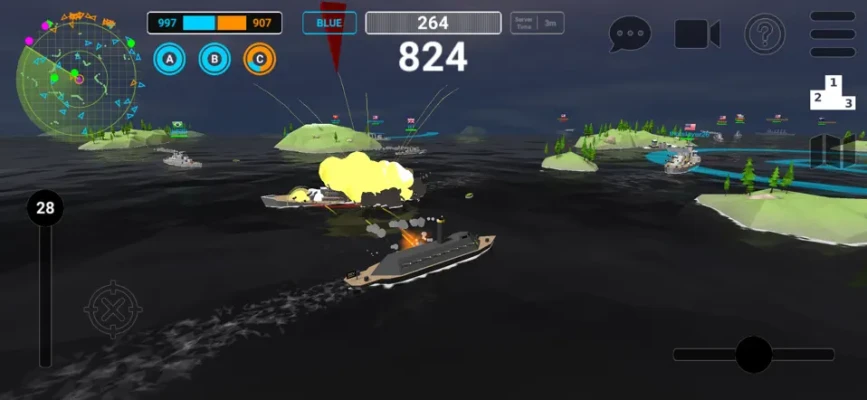
Task: Click the horizontal steering slider knob
Action: [x=753, y=354]
